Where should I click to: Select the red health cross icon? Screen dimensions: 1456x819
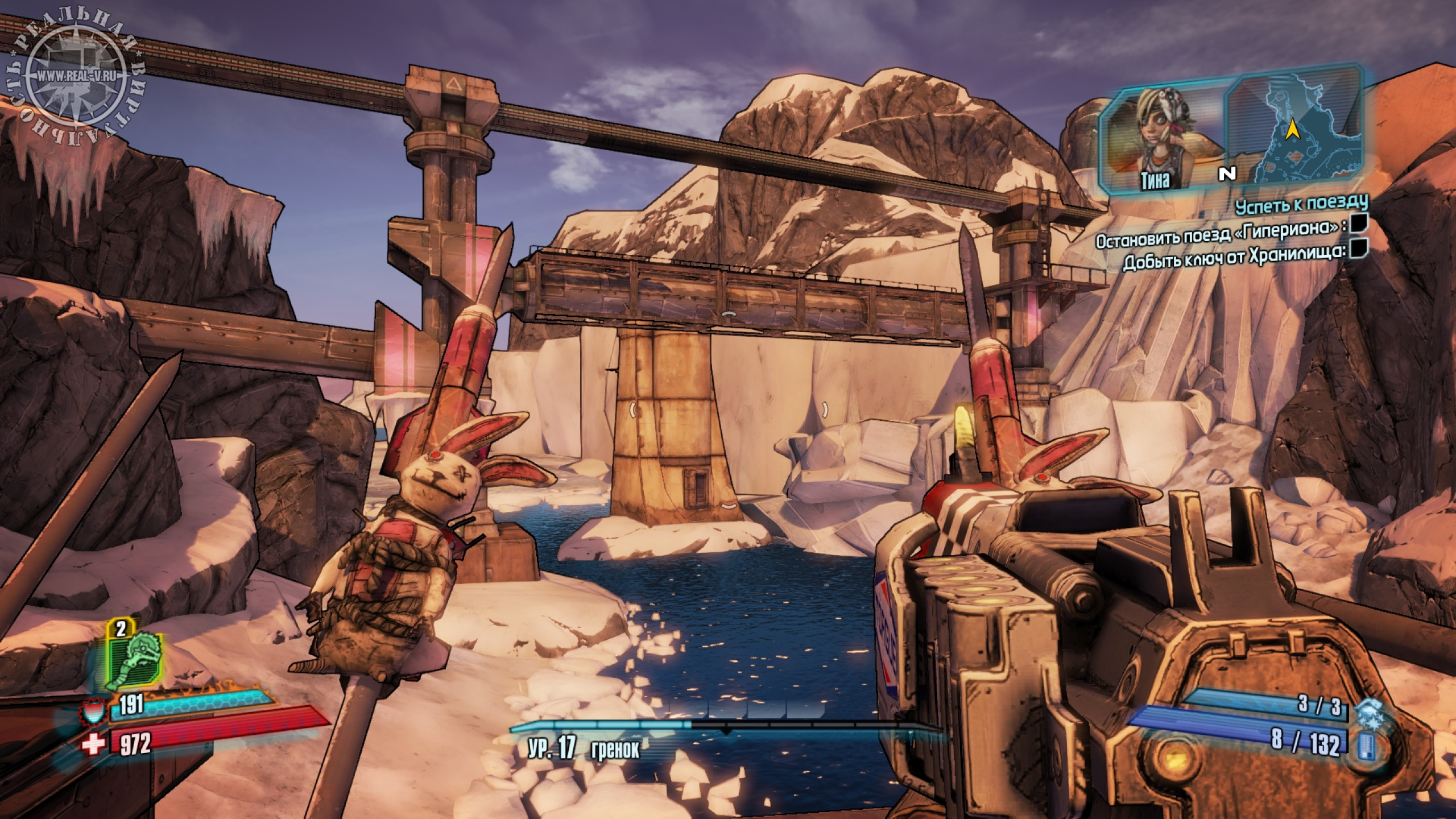coord(94,744)
